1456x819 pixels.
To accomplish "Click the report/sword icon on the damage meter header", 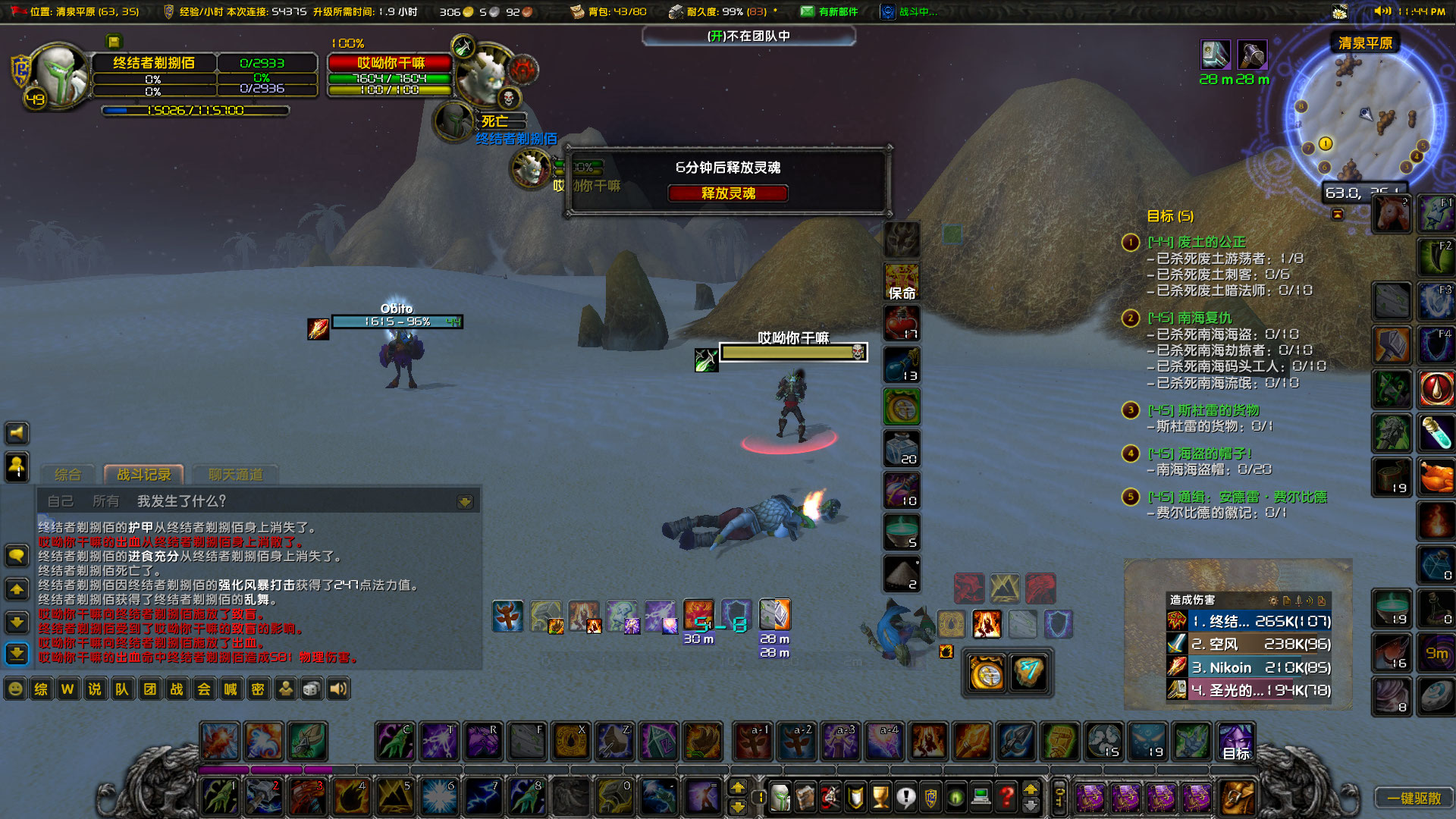I will point(1298,601).
